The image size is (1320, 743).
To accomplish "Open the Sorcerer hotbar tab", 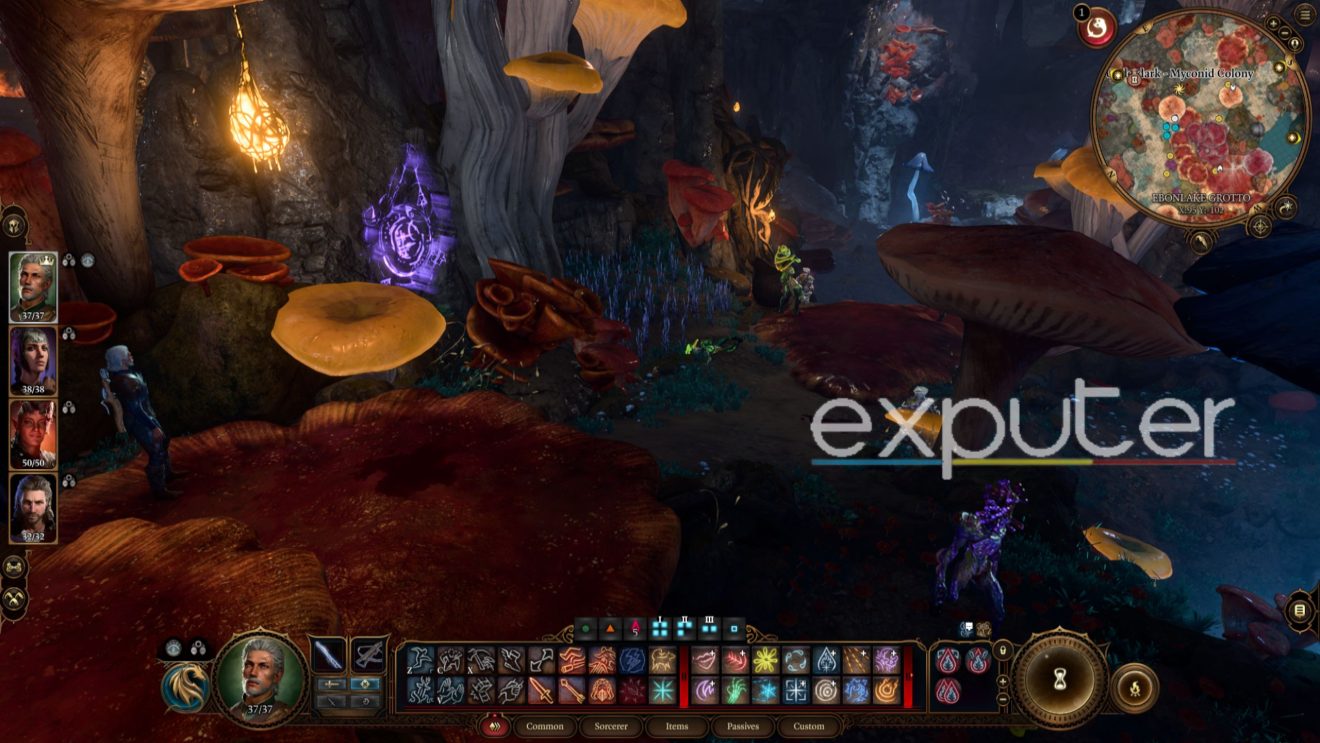I will [x=610, y=726].
